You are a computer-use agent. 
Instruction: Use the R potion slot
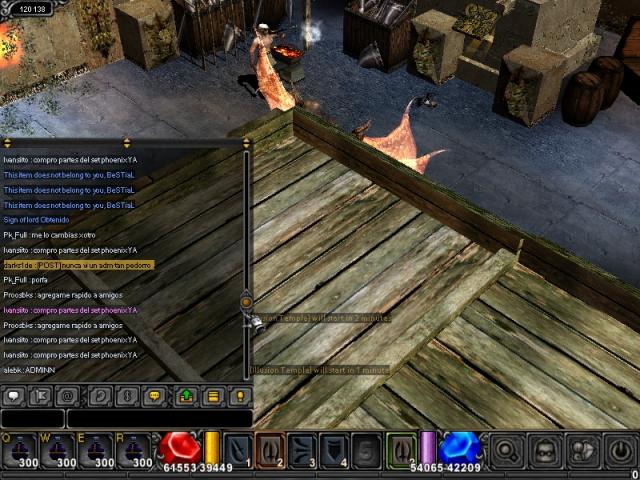pyautogui.click(x=136, y=451)
